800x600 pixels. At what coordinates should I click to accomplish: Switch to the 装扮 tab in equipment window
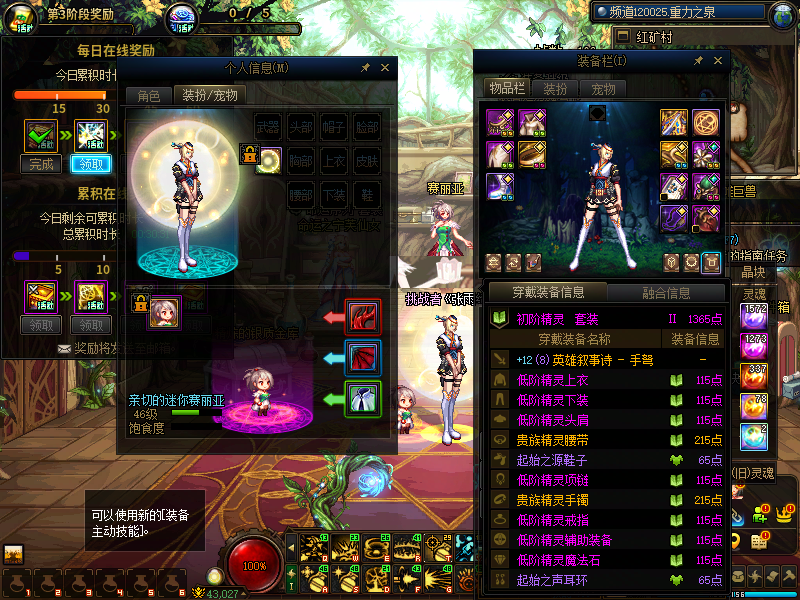click(x=556, y=89)
